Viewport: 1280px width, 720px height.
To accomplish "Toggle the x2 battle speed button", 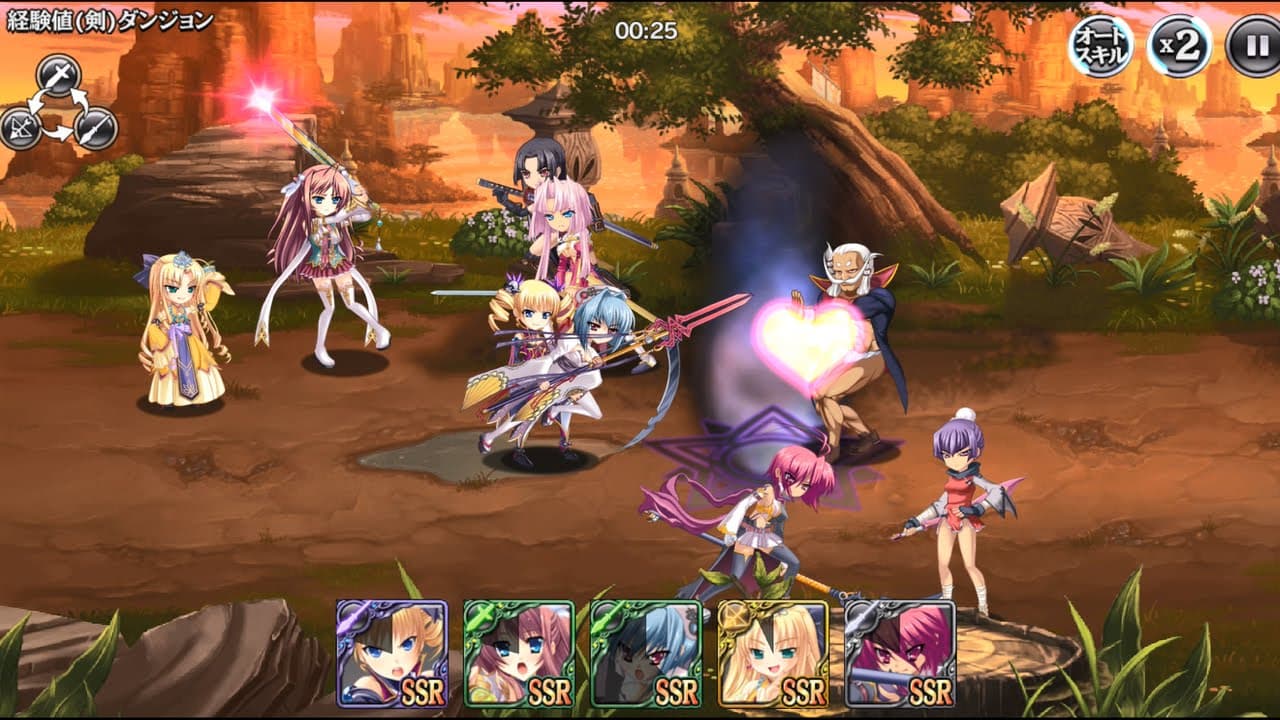I will [1178, 44].
